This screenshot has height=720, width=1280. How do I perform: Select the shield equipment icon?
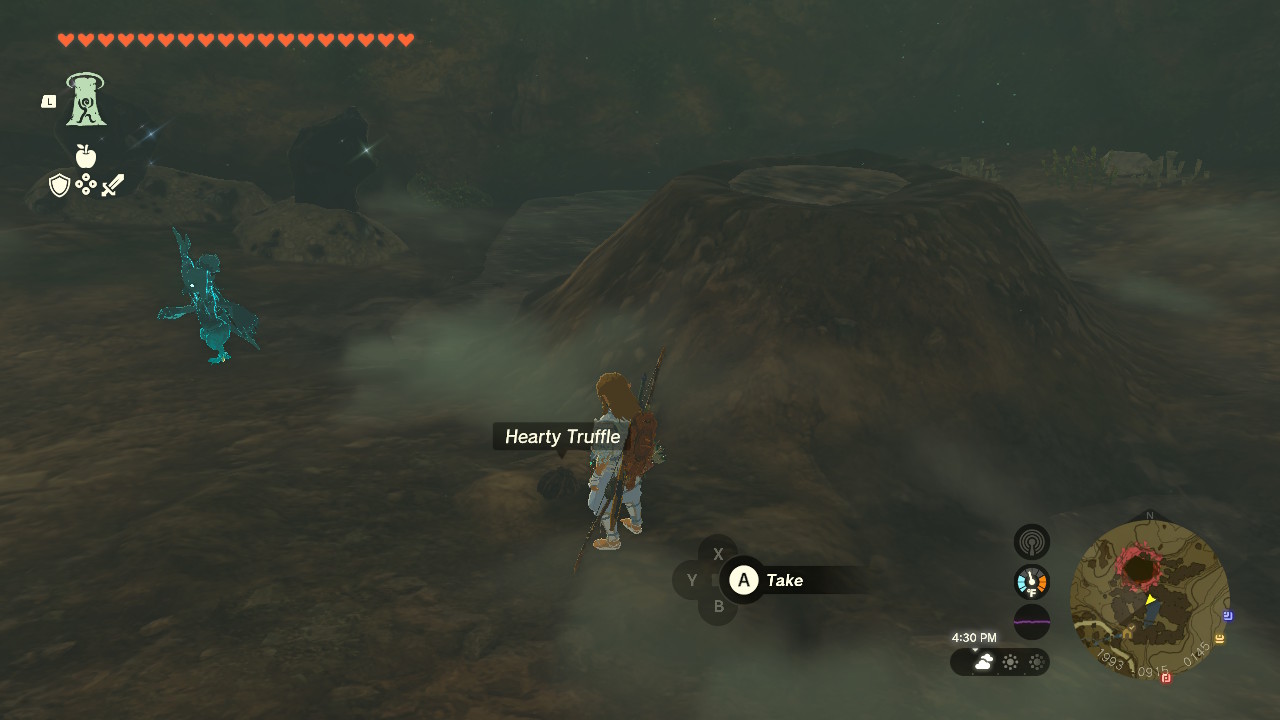[60, 184]
